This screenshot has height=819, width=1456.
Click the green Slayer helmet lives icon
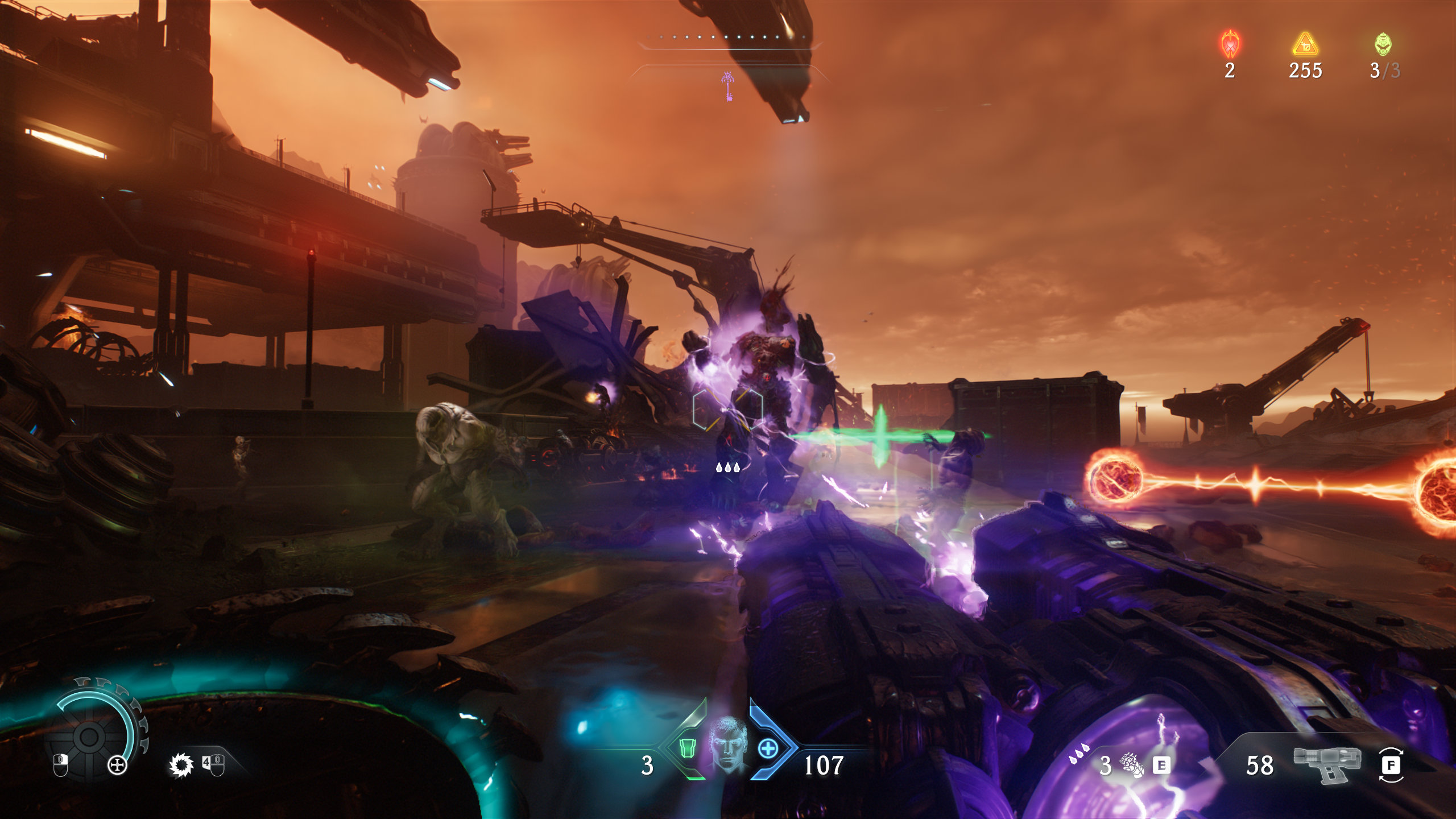(x=1383, y=44)
